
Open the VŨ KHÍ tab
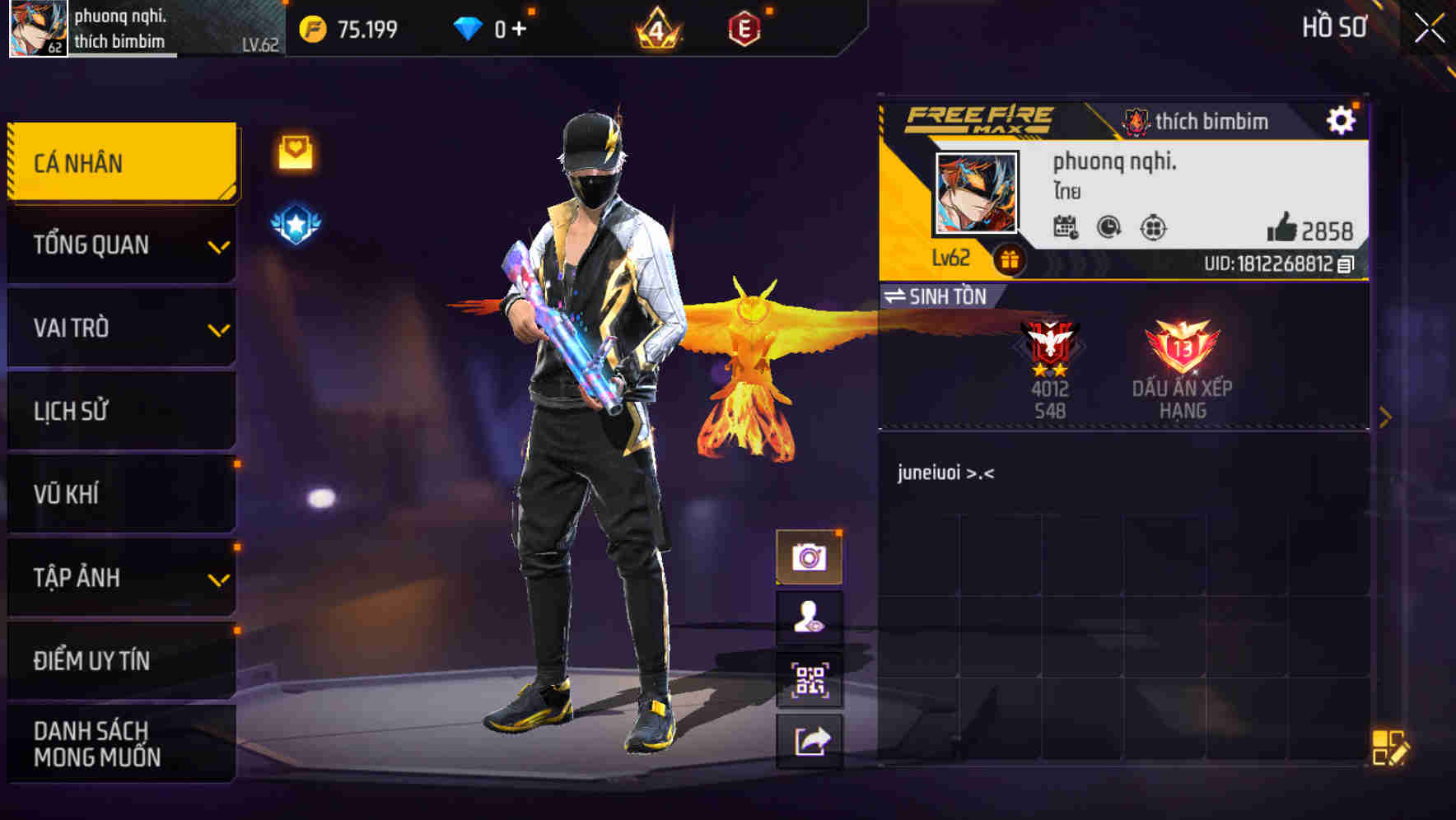point(119,494)
